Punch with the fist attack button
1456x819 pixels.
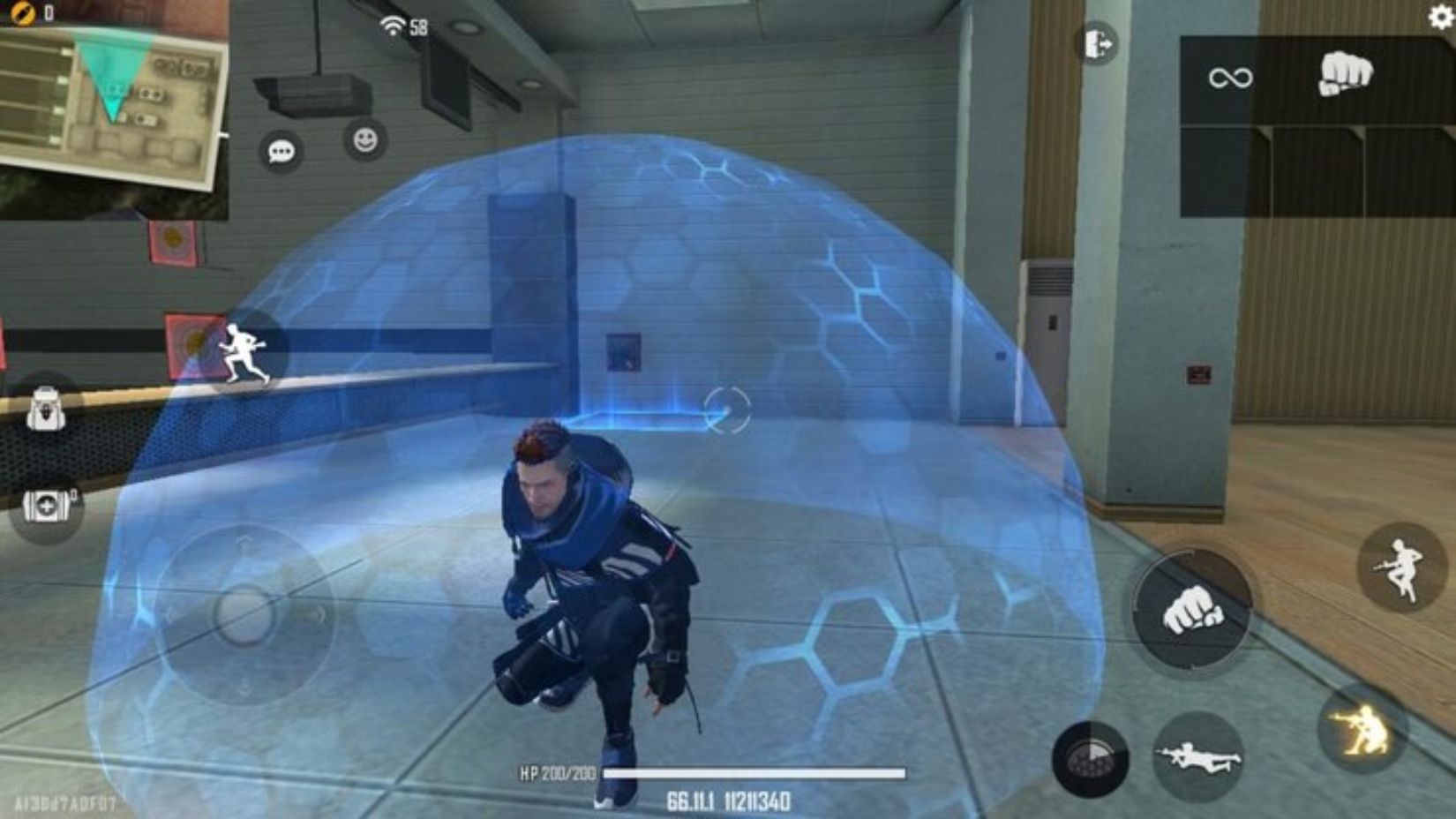click(x=1192, y=610)
